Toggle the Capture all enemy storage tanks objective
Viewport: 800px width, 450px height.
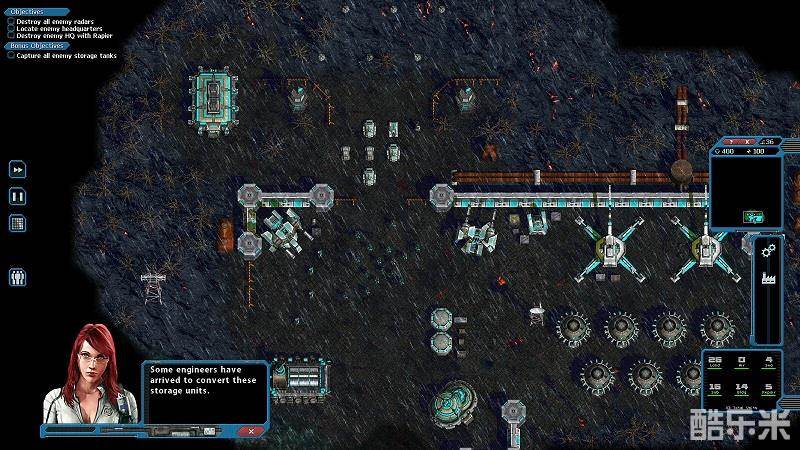point(11,56)
